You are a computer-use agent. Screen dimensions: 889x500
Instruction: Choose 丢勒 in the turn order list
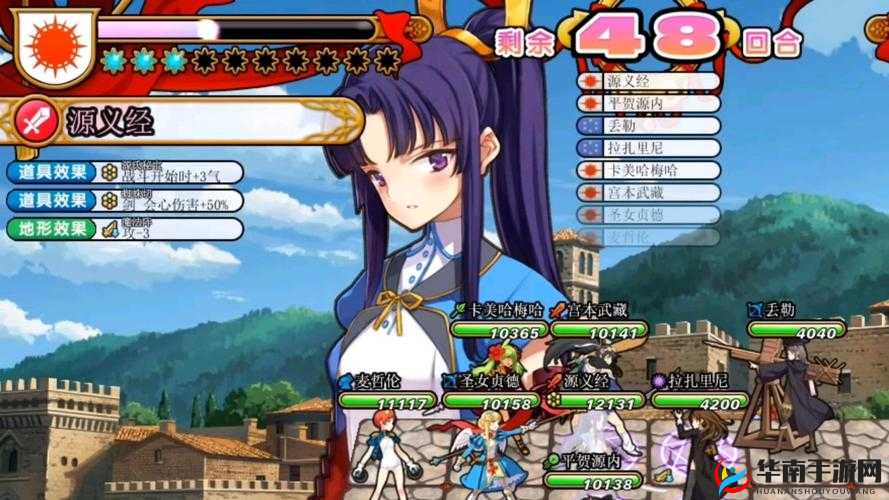[x=648, y=126]
